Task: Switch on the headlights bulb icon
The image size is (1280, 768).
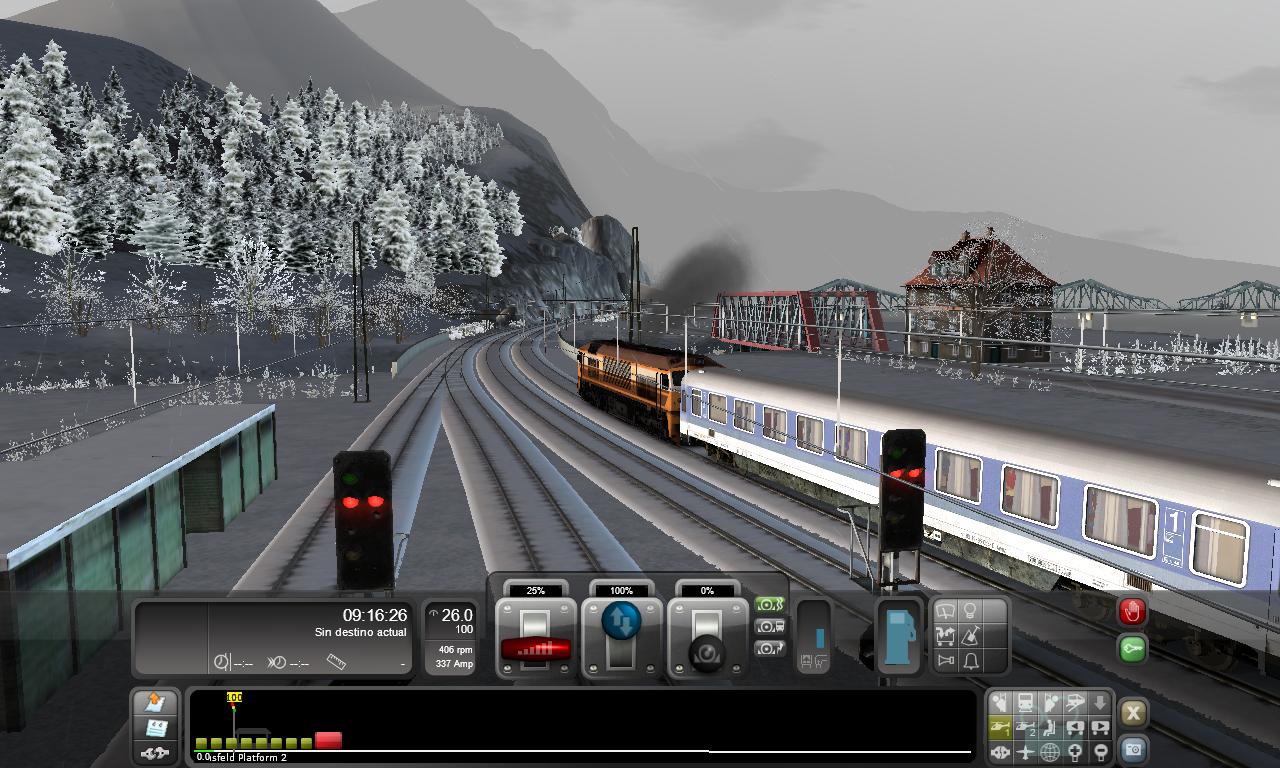Action: tap(969, 611)
